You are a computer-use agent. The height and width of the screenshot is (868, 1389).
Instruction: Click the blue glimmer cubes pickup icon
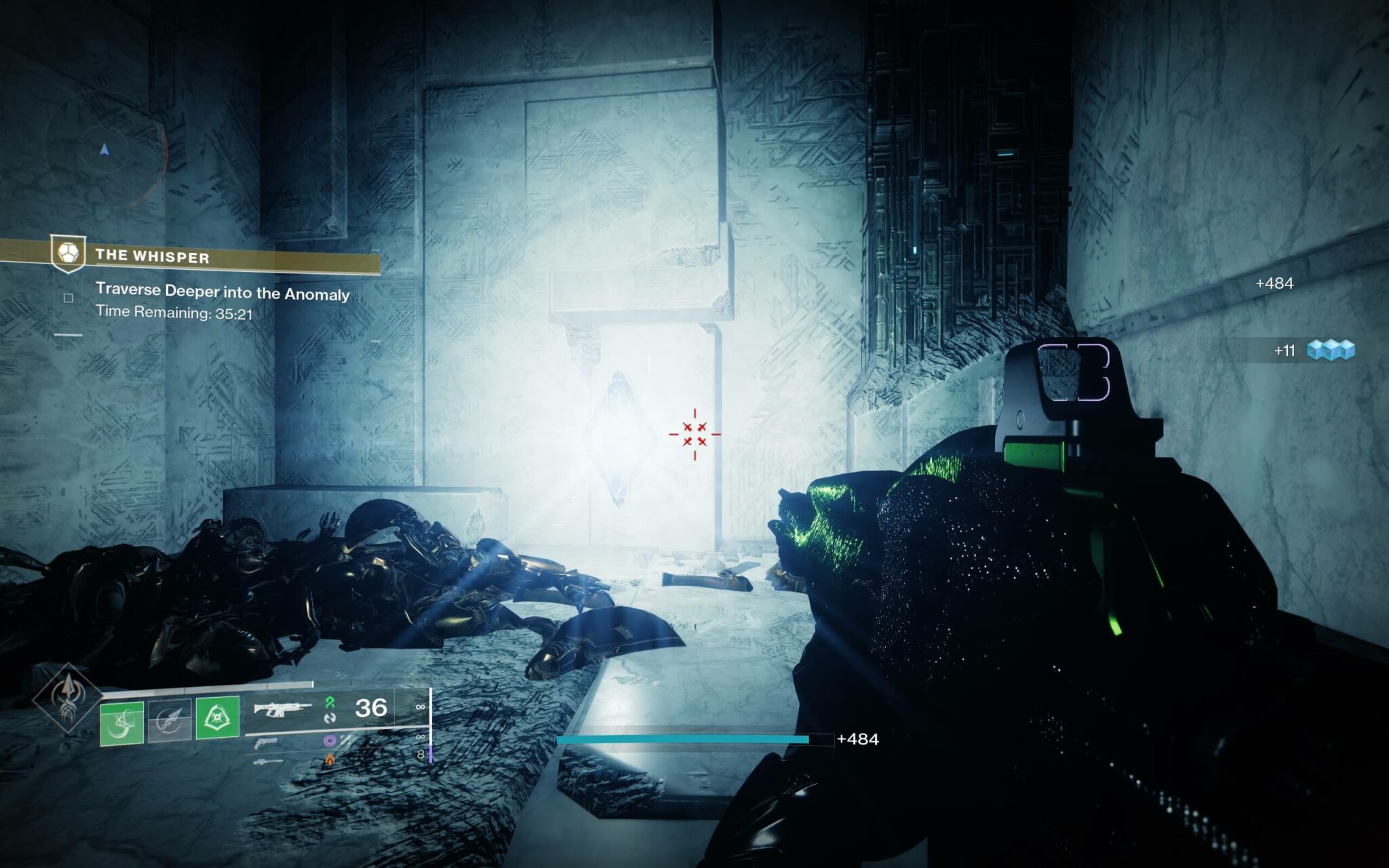coord(1330,350)
